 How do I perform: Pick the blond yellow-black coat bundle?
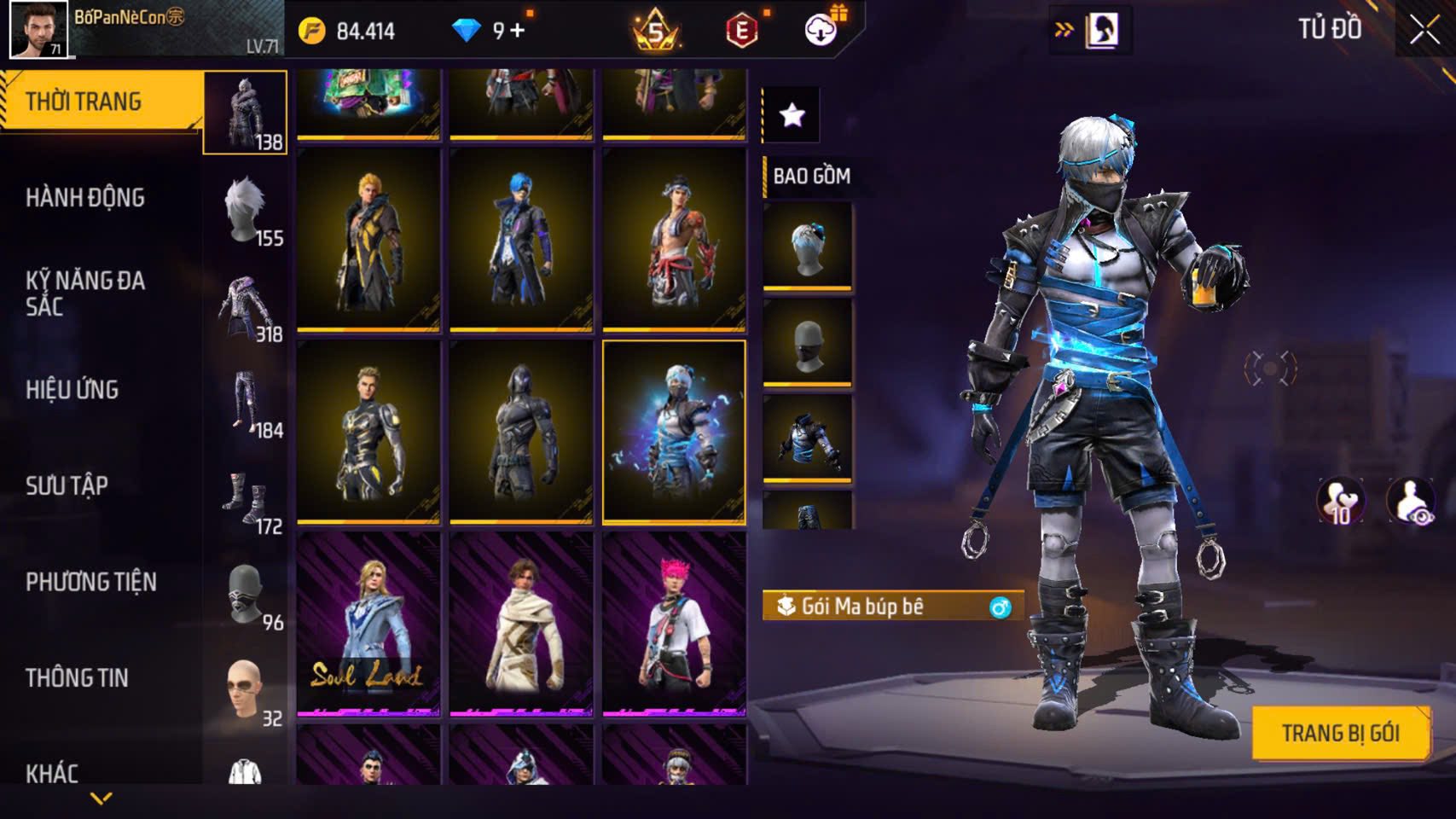pyautogui.click(x=368, y=239)
